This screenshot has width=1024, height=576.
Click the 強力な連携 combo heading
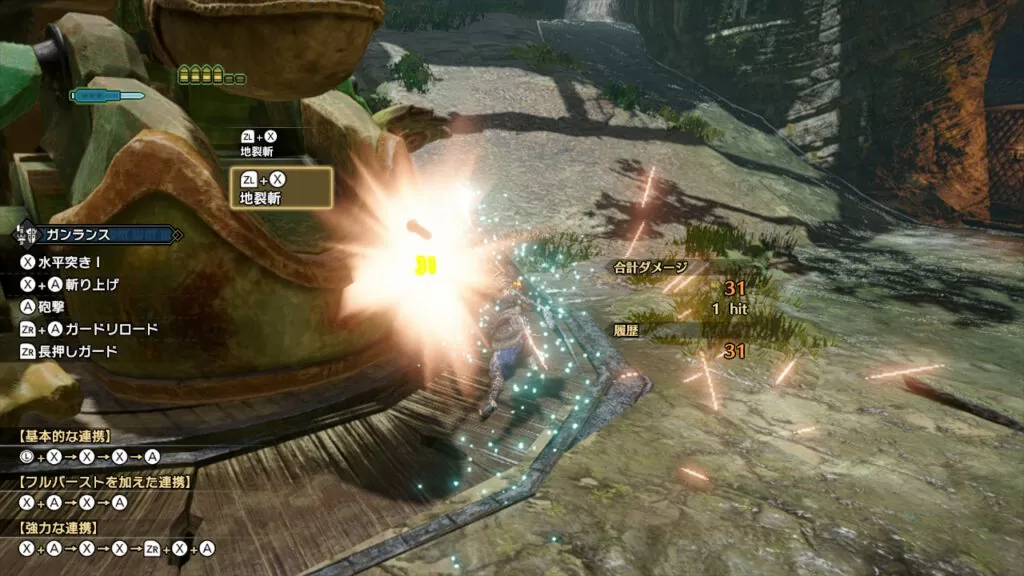click(x=59, y=526)
